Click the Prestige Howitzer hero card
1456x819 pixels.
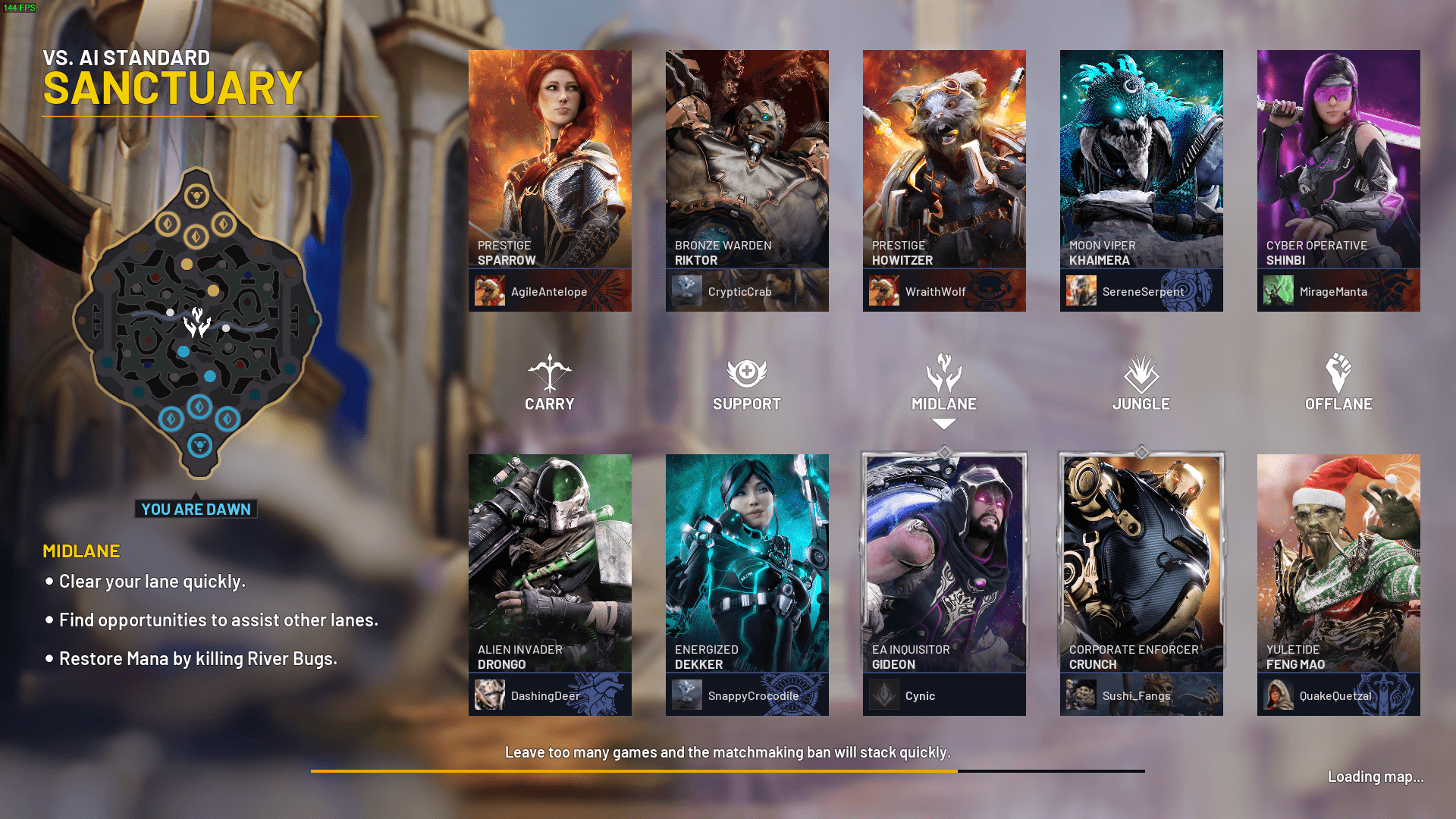pyautogui.click(x=944, y=159)
